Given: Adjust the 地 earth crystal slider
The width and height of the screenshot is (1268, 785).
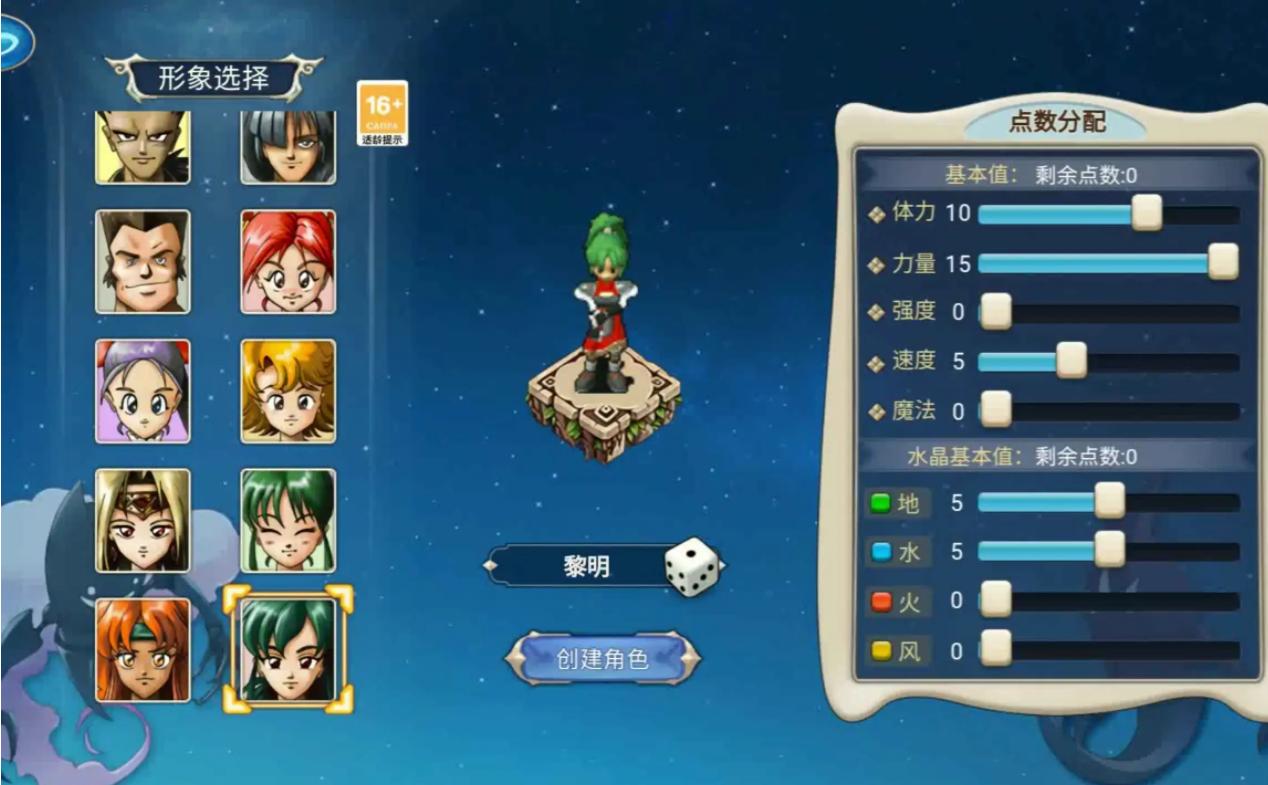Looking at the screenshot, I should 1109,501.
